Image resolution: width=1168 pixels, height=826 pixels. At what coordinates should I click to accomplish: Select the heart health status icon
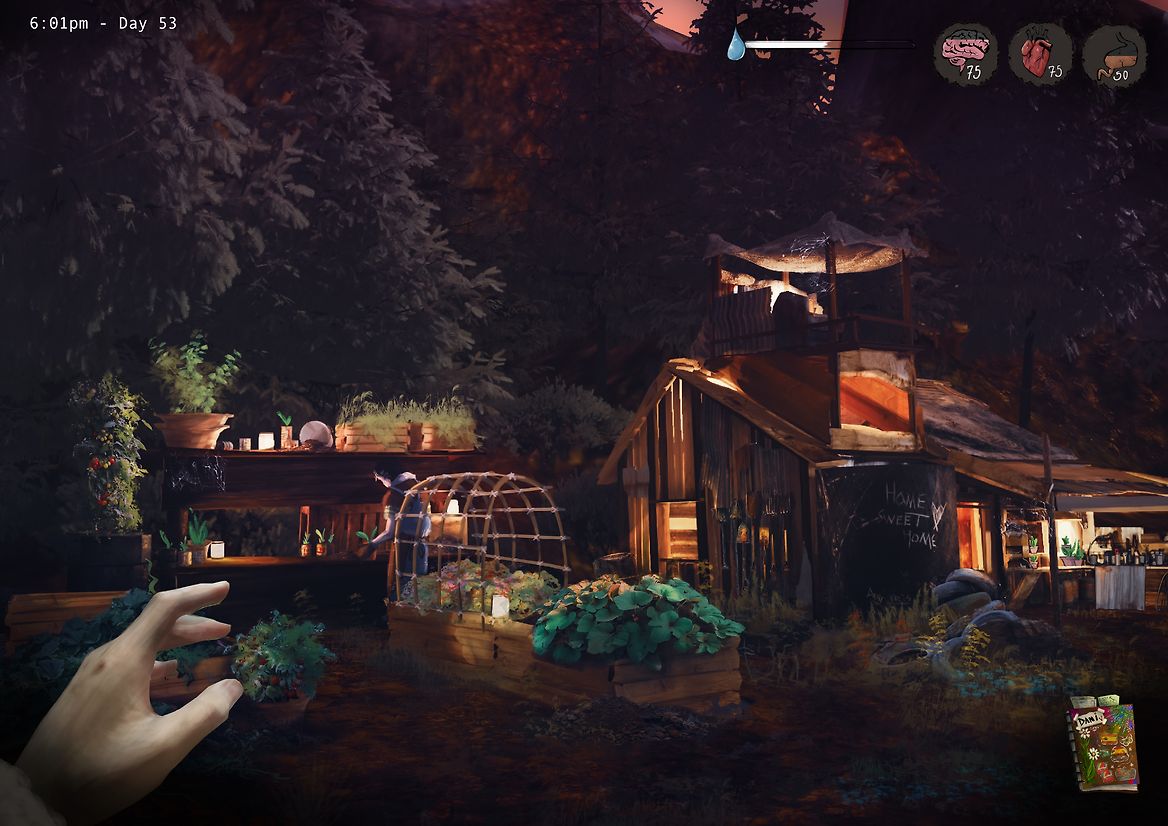1040,54
